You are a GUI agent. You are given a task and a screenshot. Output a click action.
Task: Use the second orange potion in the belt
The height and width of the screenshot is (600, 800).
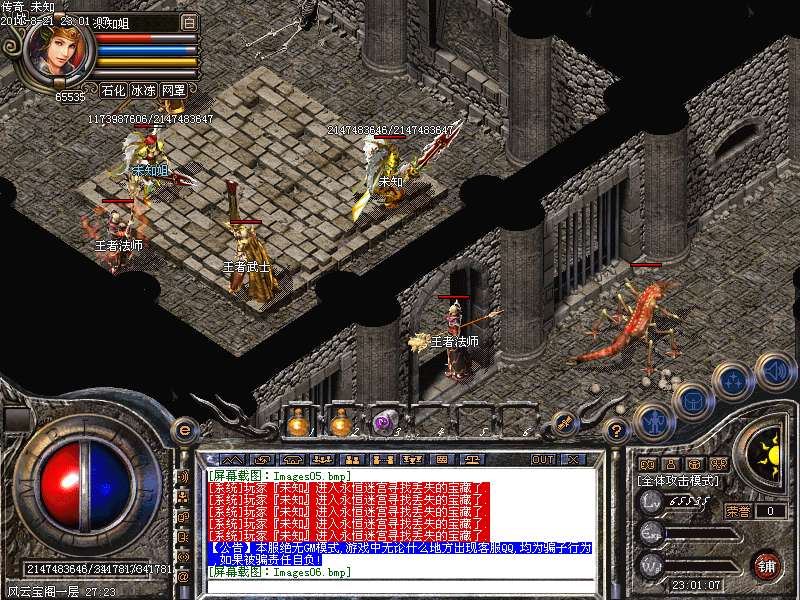340,423
